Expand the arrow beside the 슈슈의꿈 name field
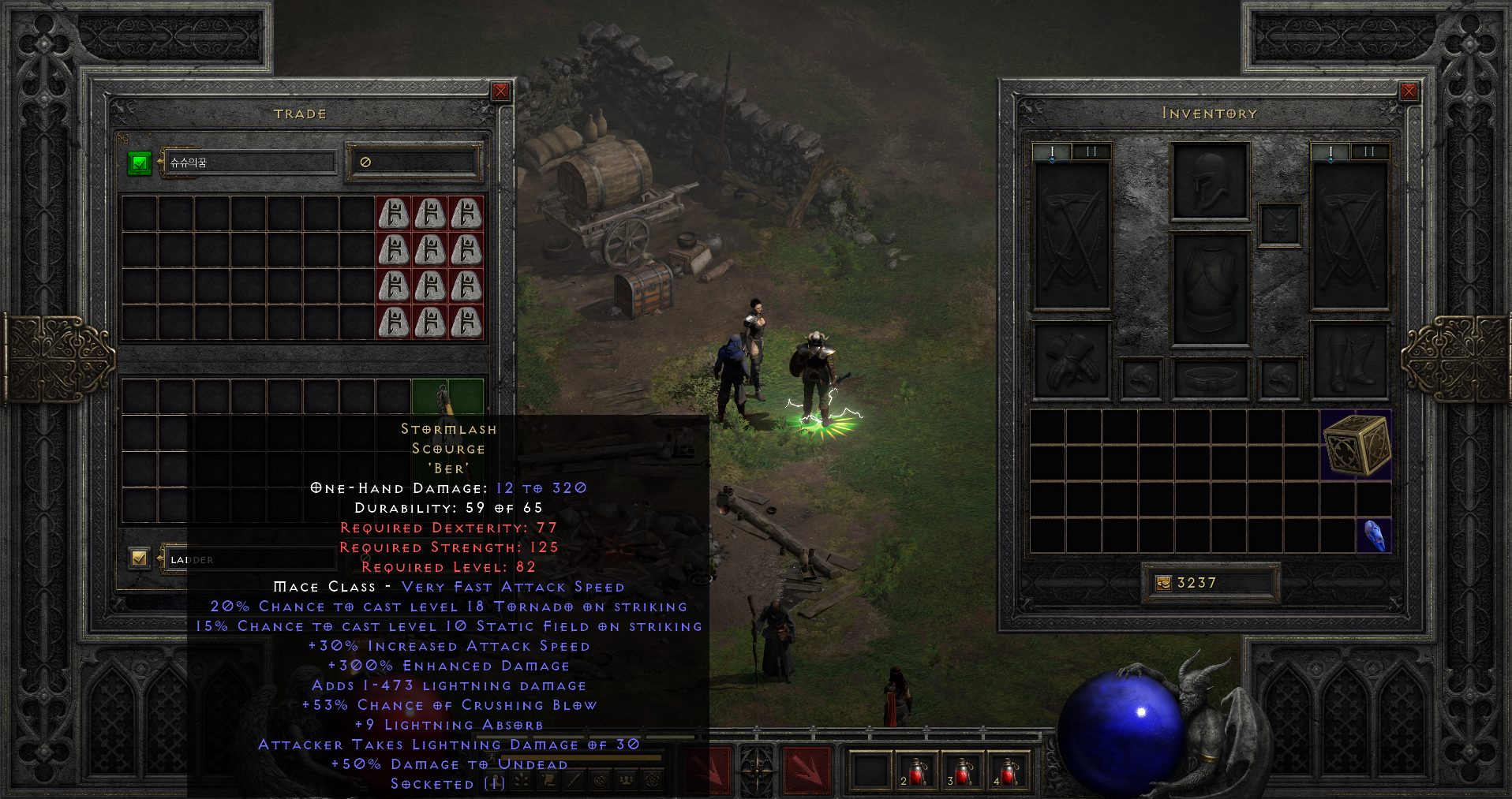Viewport: 1512px width, 799px height. click(x=160, y=162)
